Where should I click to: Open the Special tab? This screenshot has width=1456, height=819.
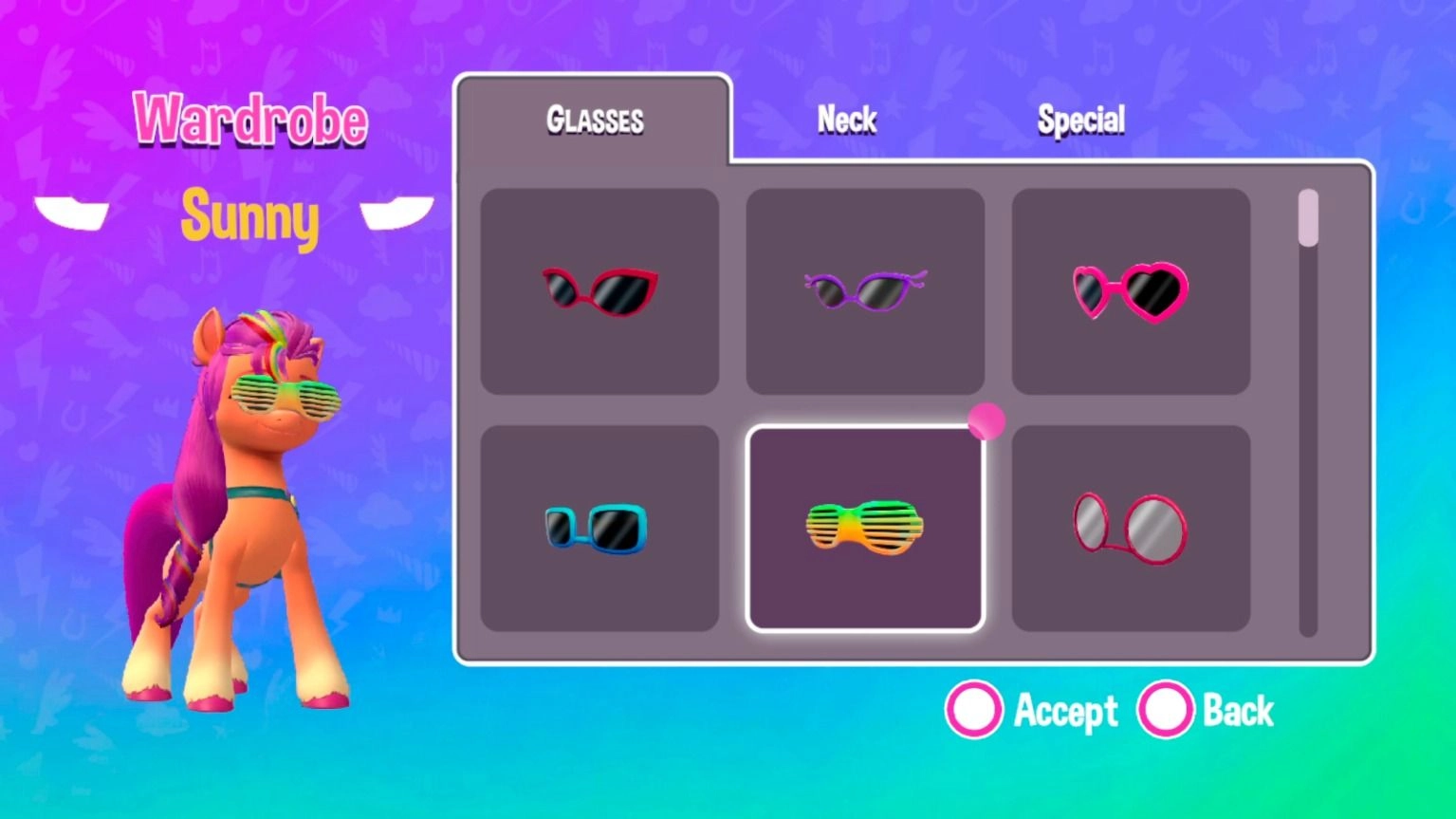(1082, 119)
